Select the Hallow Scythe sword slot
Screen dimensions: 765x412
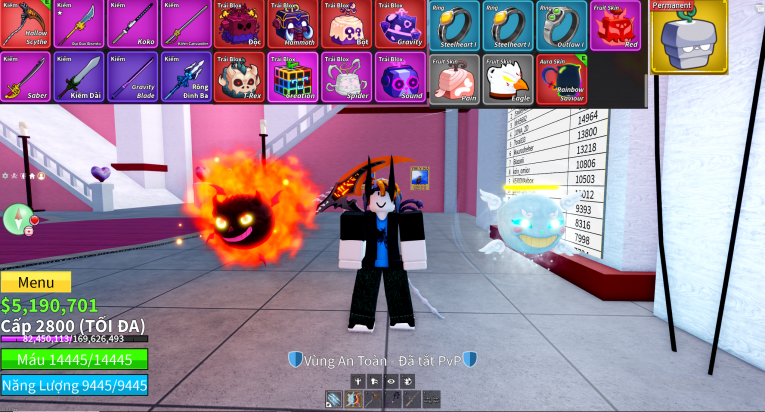[x=25, y=25]
